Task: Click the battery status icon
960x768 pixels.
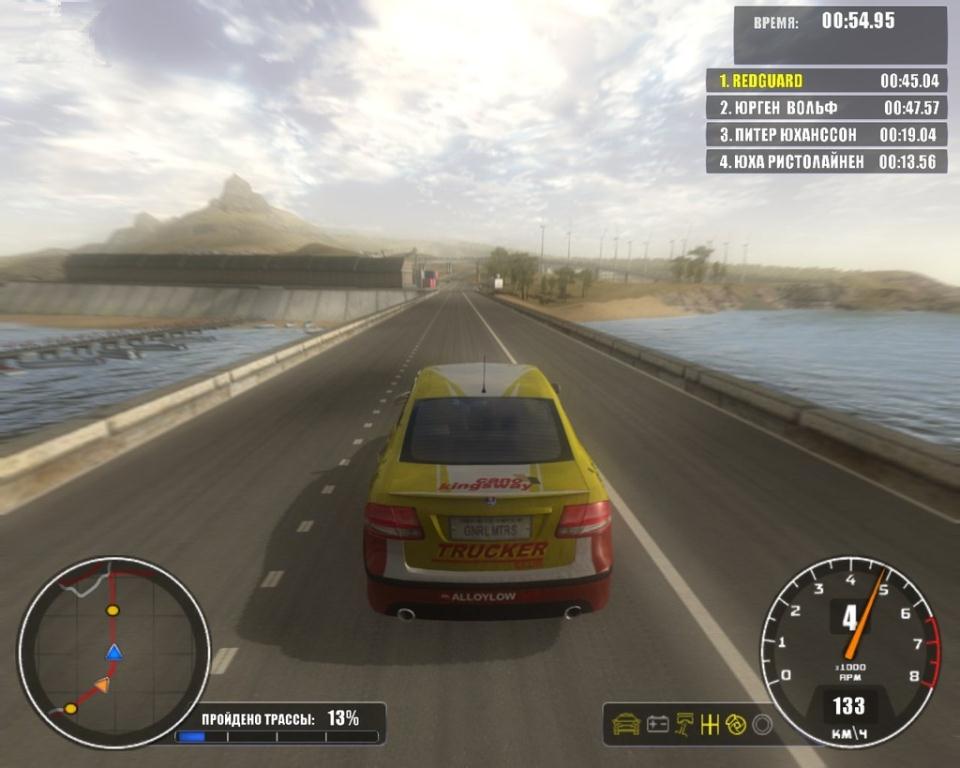Action: click(x=657, y=724)
